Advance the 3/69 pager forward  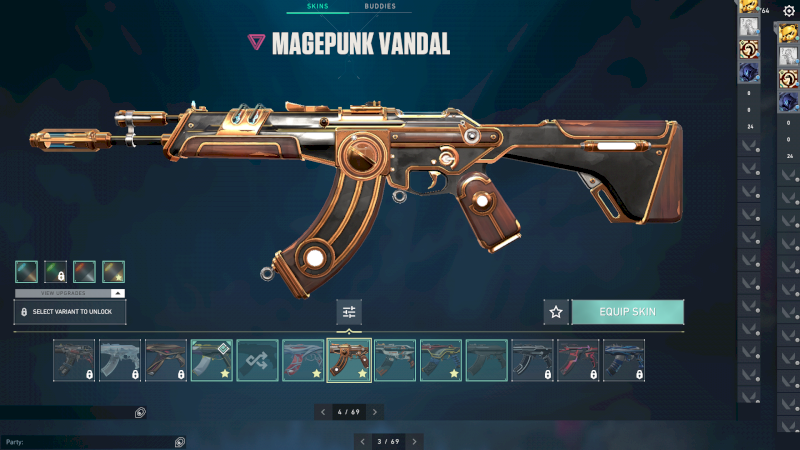(415, 441)
